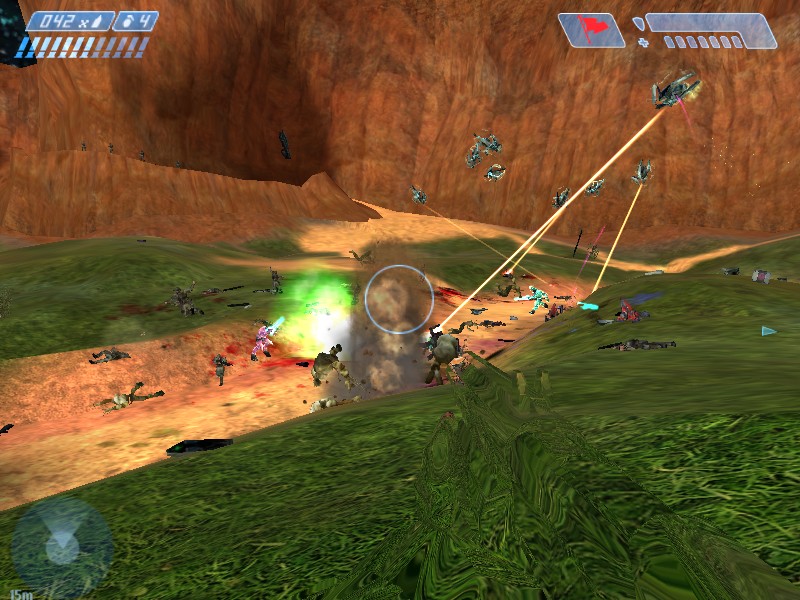Viewport: 800px width, 600px height.
Task: Click the motion tracker radar
Action: (x=62, y=547)
